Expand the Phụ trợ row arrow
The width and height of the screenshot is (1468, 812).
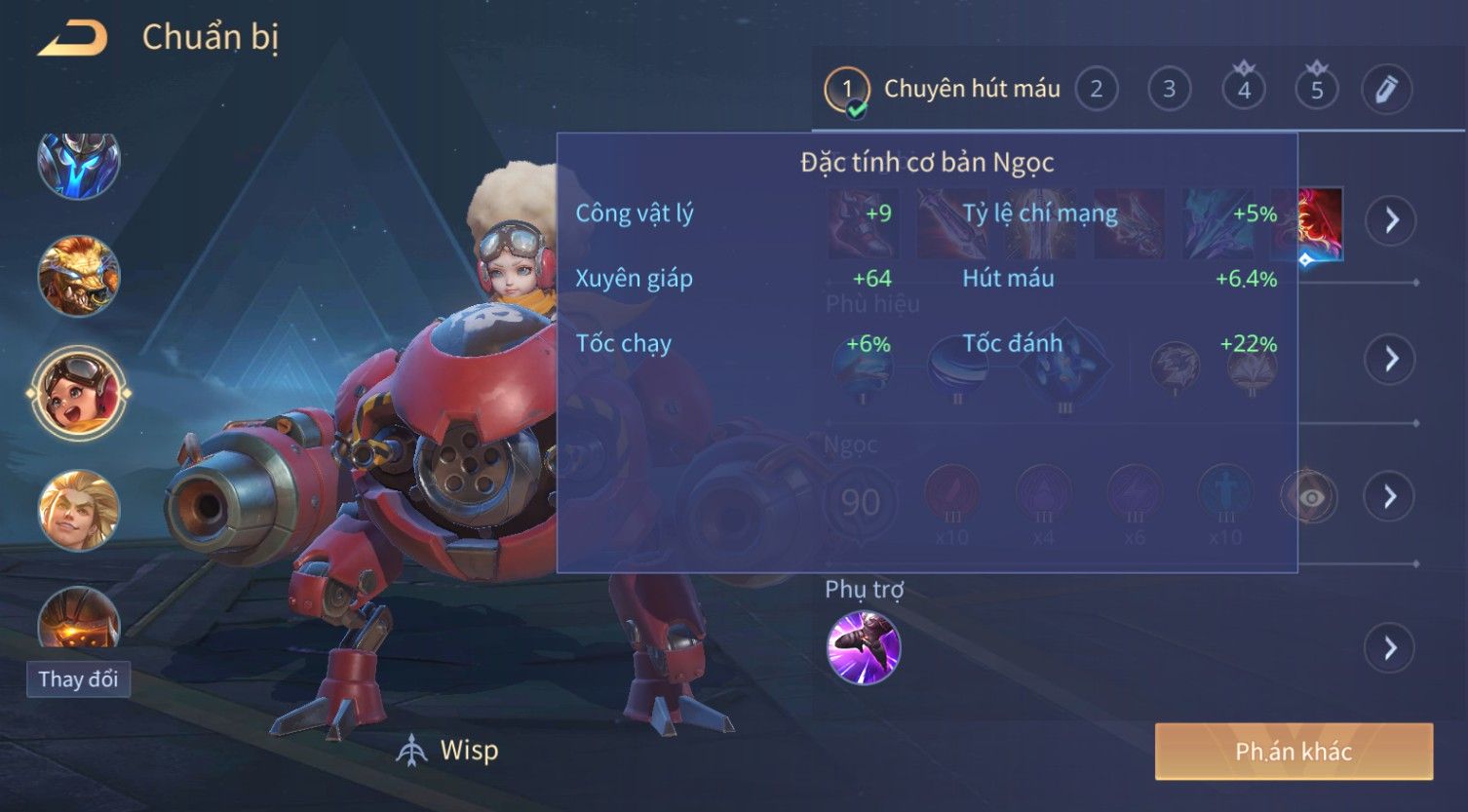tap(1390, 648)
